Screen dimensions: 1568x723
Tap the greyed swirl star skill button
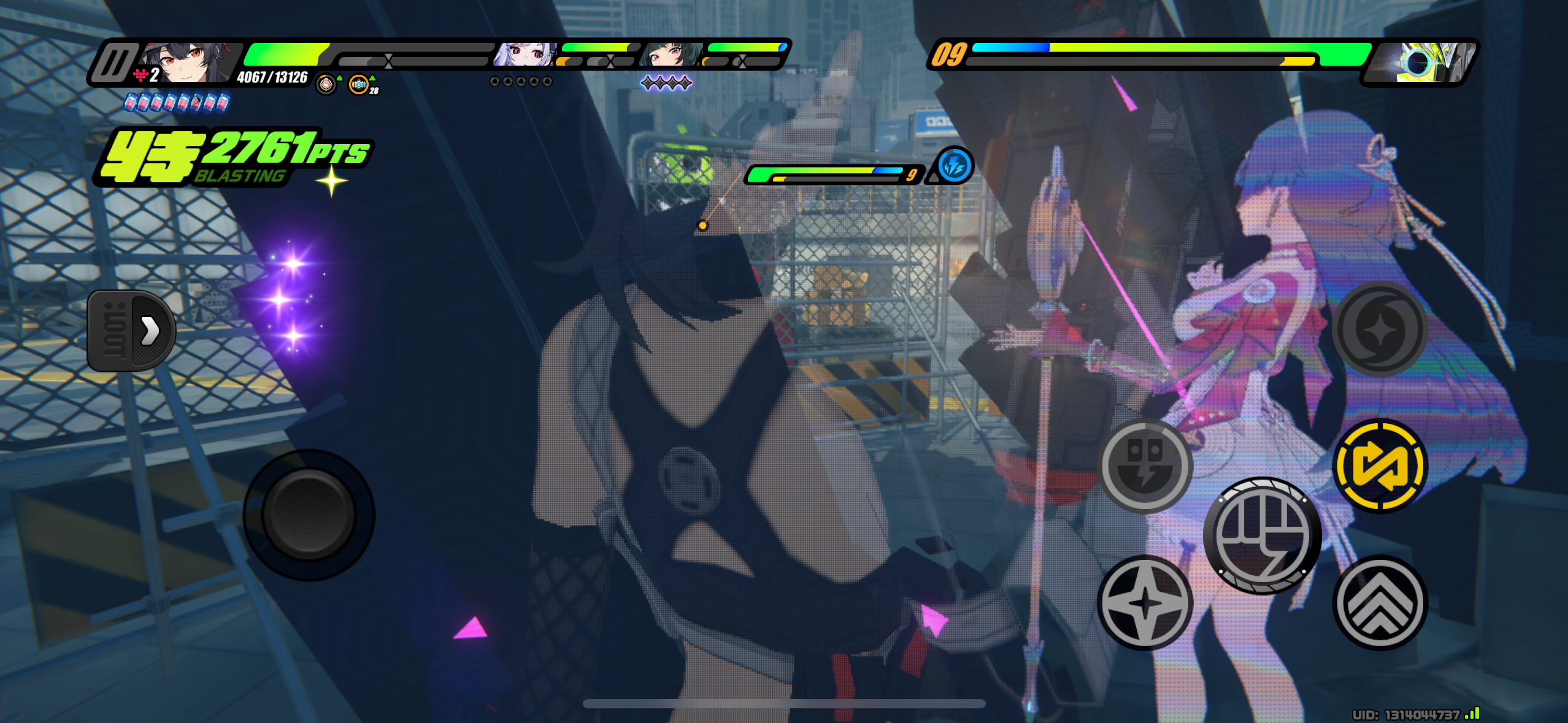[1380, 329]
